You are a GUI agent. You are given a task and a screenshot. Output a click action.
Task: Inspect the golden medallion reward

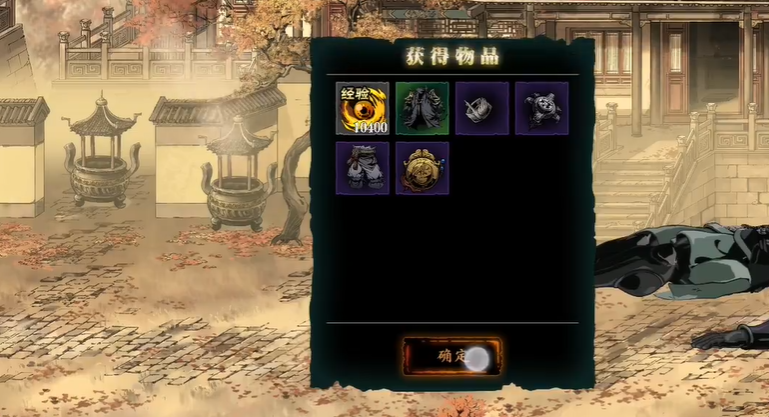pos(422,168)
